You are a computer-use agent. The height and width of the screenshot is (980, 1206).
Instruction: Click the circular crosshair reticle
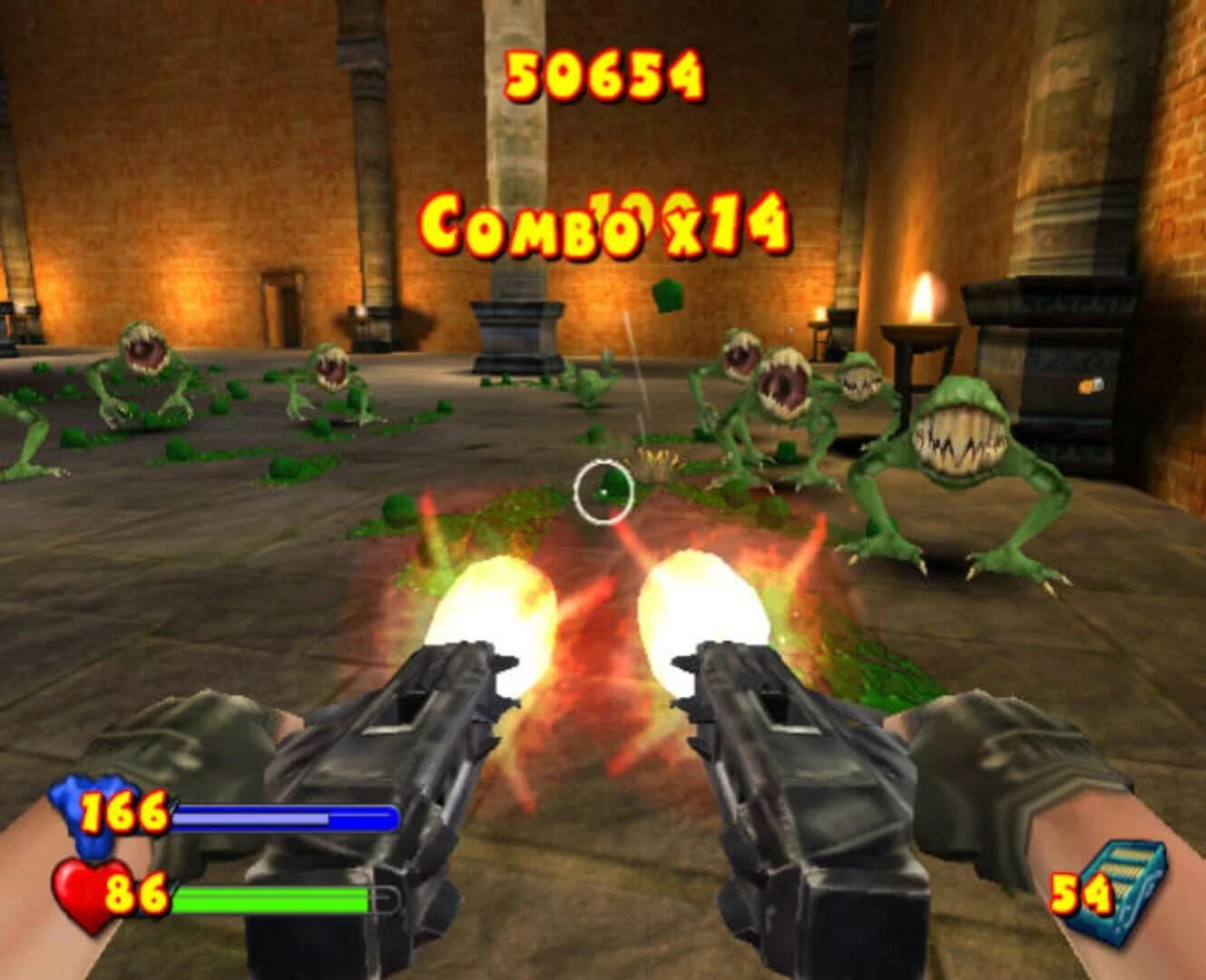(x=603, y=491)
